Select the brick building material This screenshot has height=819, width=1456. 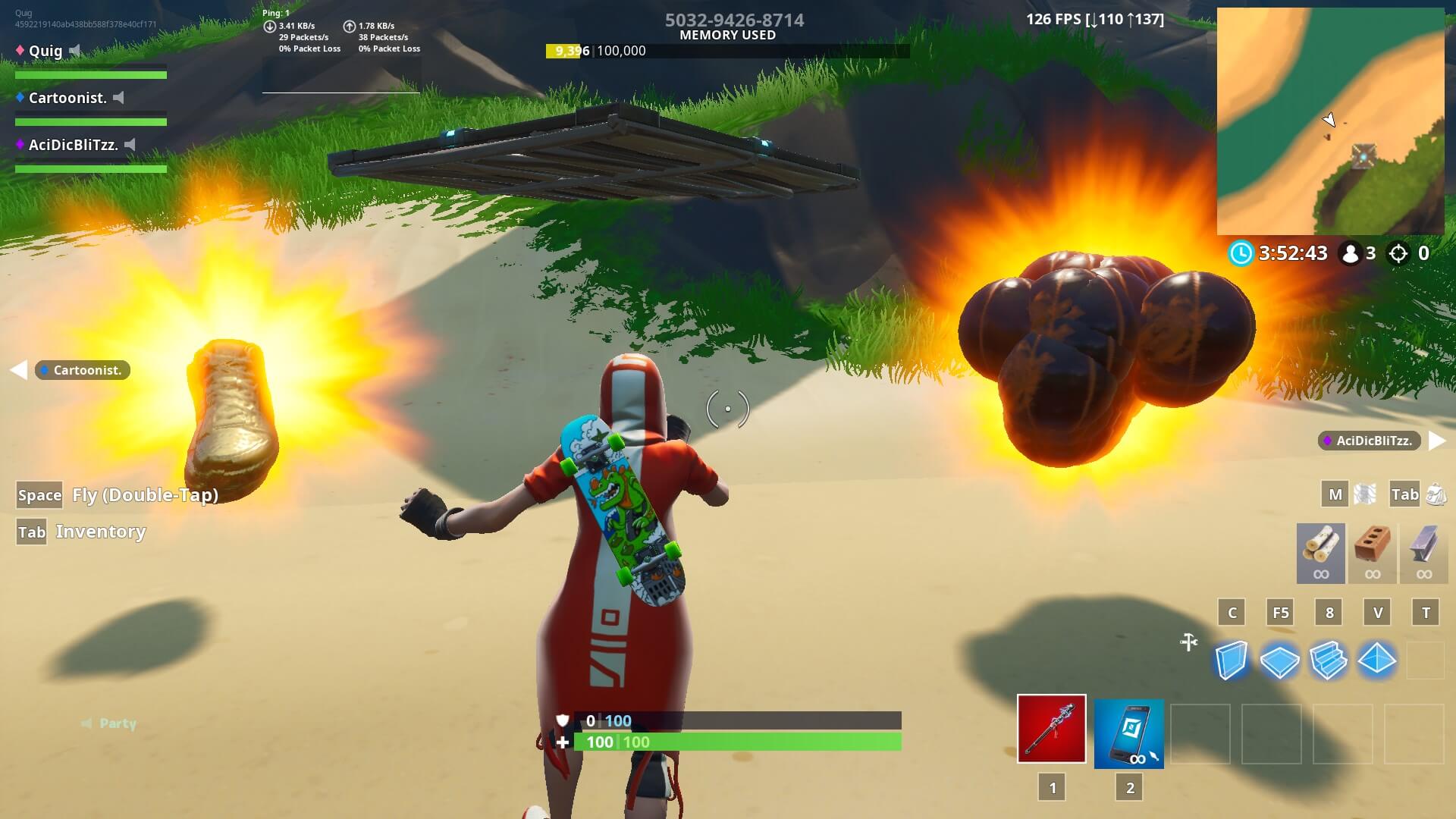coord(1373,553)
